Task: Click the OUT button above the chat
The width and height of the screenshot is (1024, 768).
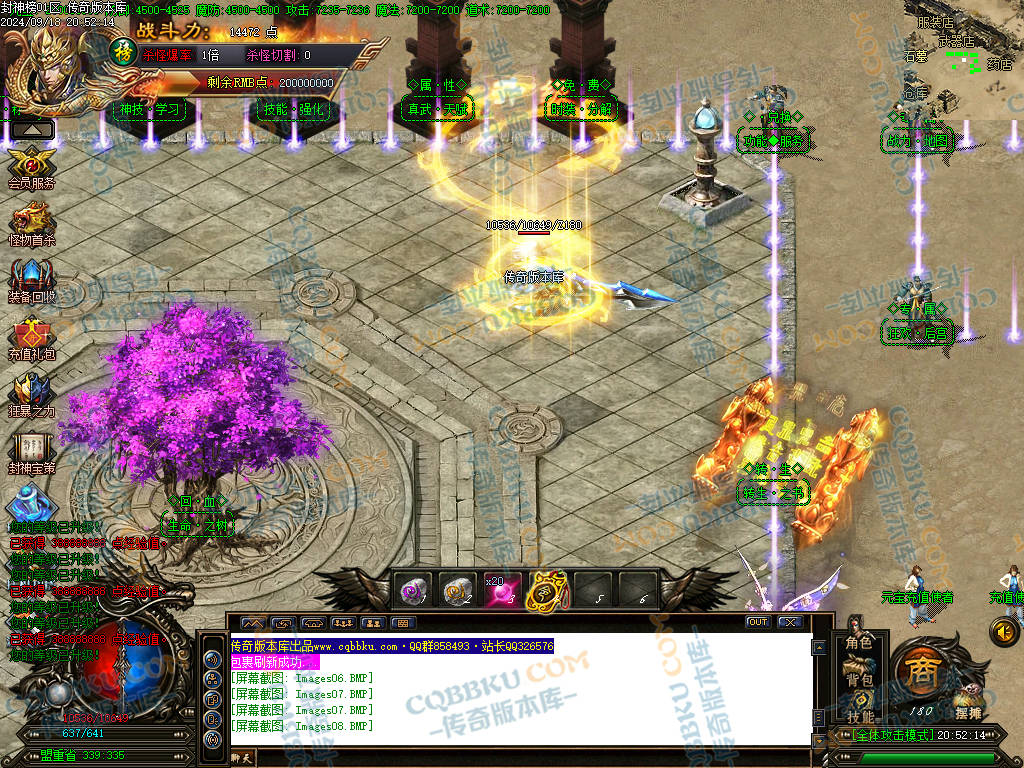Action: point(758,622)
